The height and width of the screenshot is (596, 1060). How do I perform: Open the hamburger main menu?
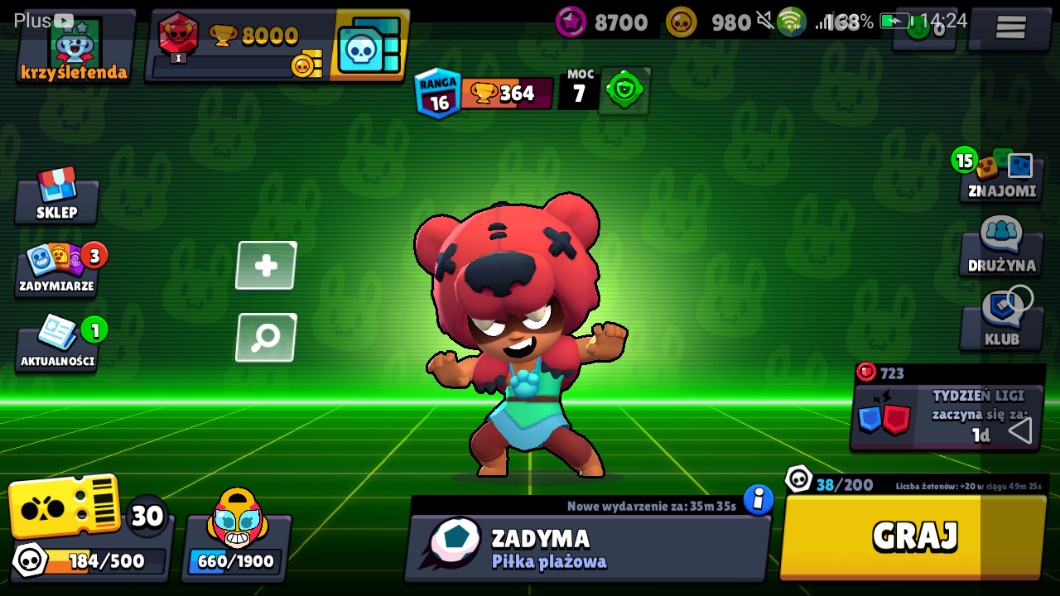point(1010,28)
